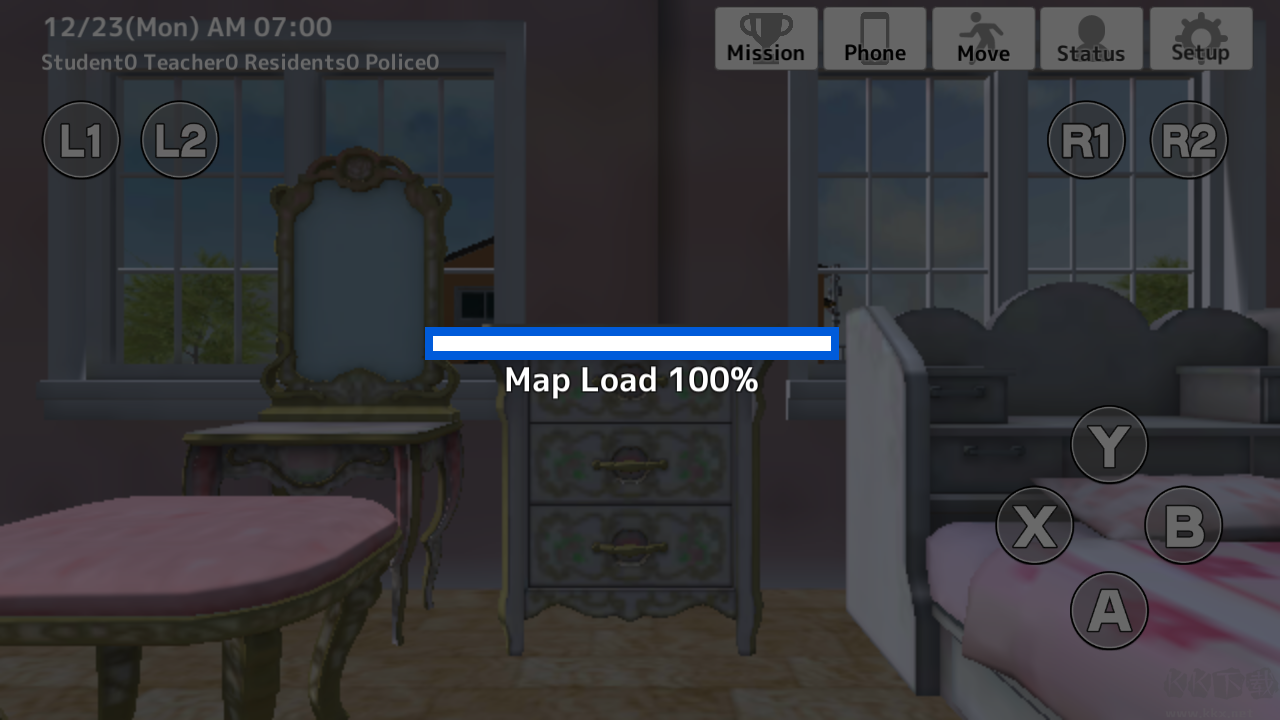Screen dimensions: 1280x720
Task: Tap the on-screen L2 button
Action: tap(180, 140)
